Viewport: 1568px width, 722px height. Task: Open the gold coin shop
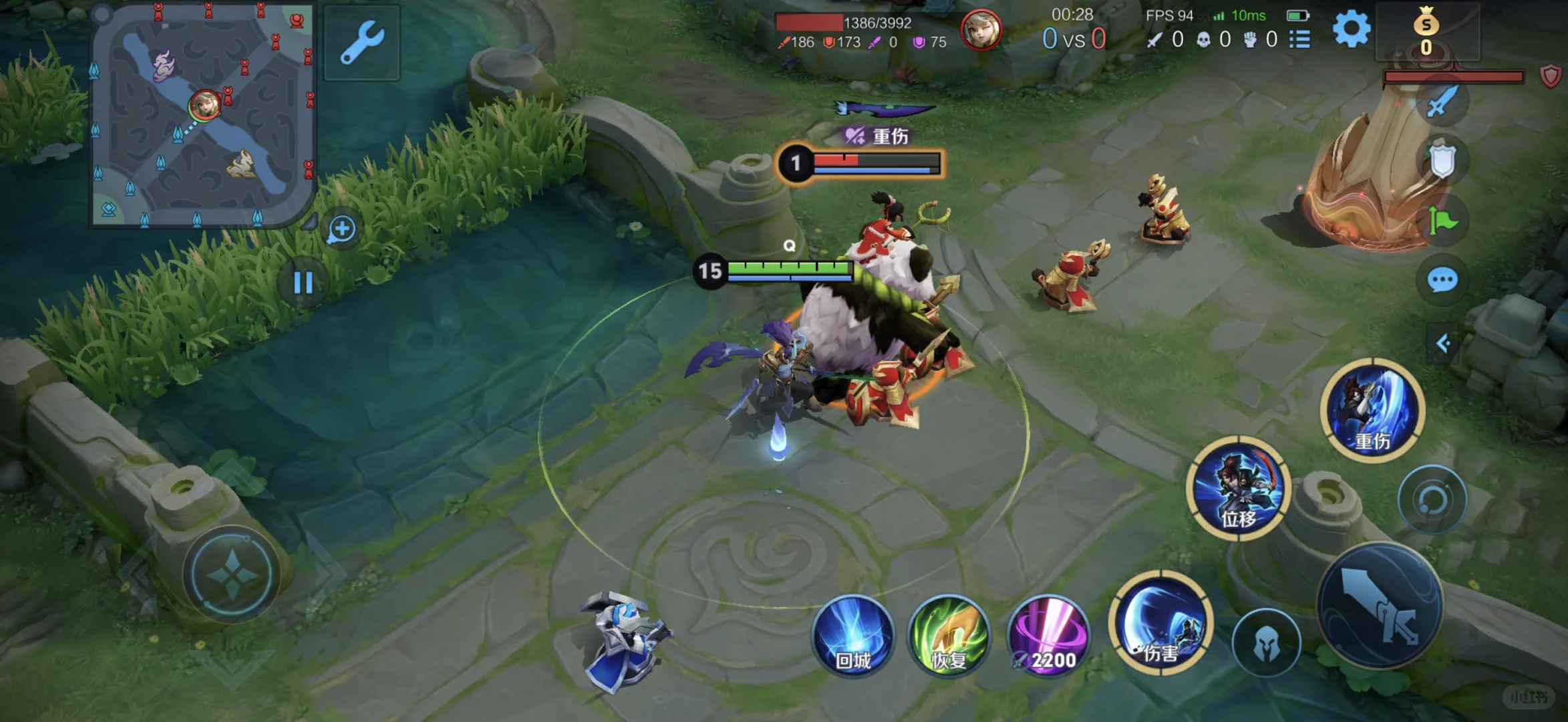click(x=1426, y=32)
